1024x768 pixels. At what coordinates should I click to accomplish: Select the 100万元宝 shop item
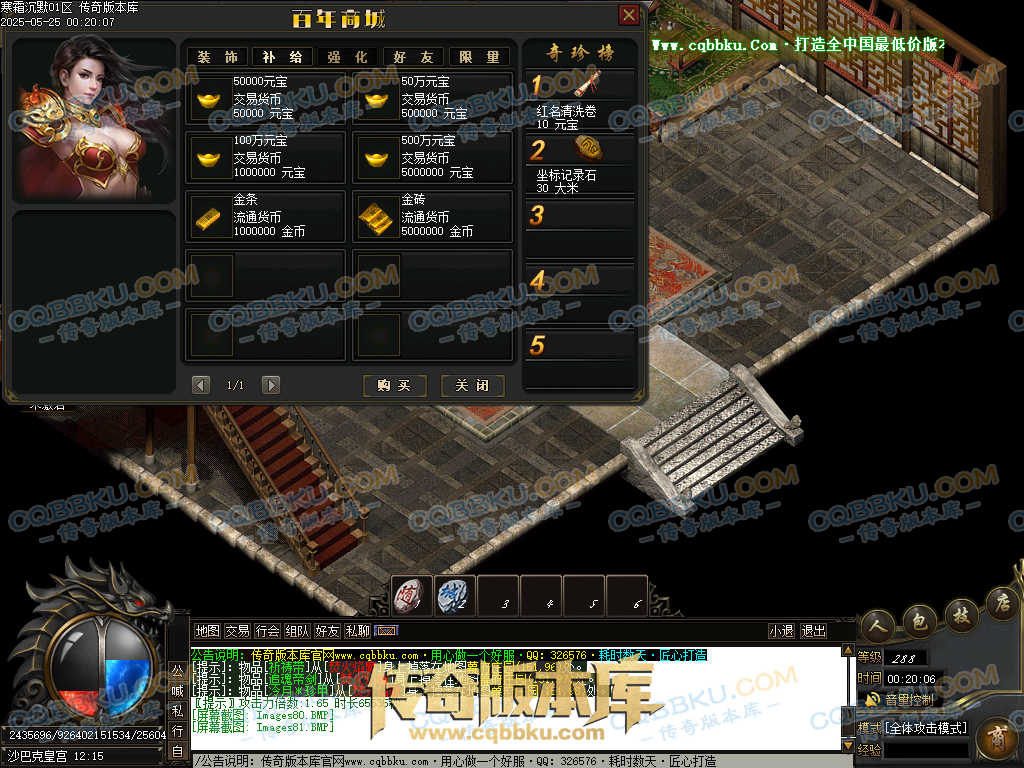click(265, 158)
